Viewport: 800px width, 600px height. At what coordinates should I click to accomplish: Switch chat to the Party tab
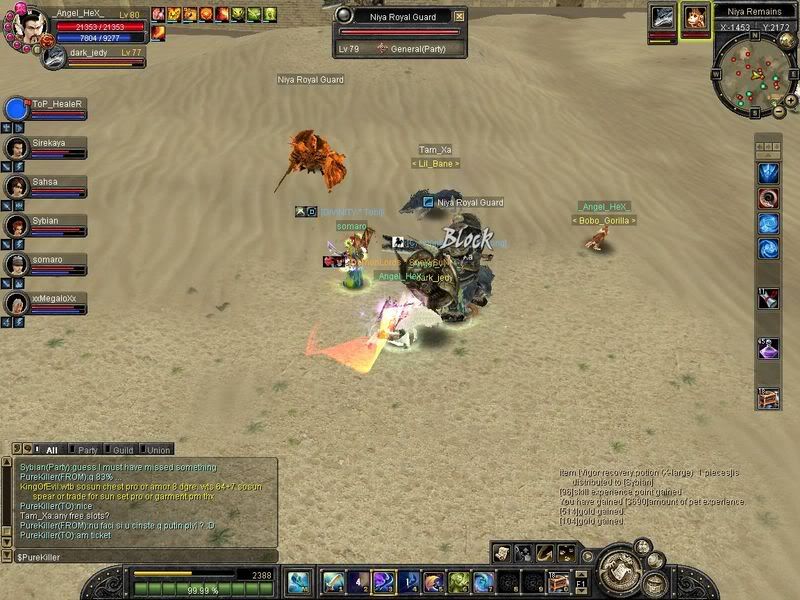click(x=85, y=450)
